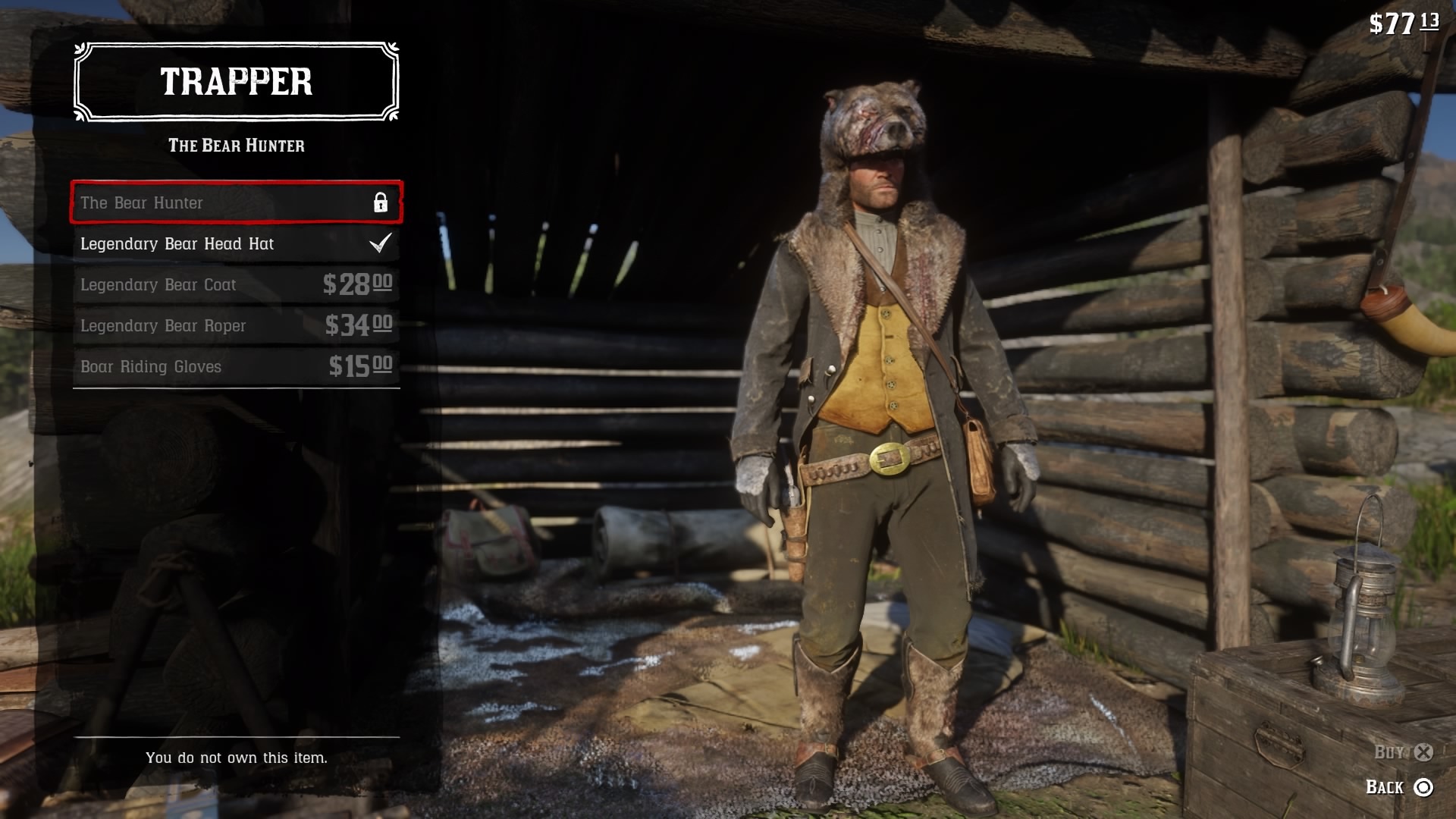Select the locked Bear Hunter outfit row

(236, 202)
